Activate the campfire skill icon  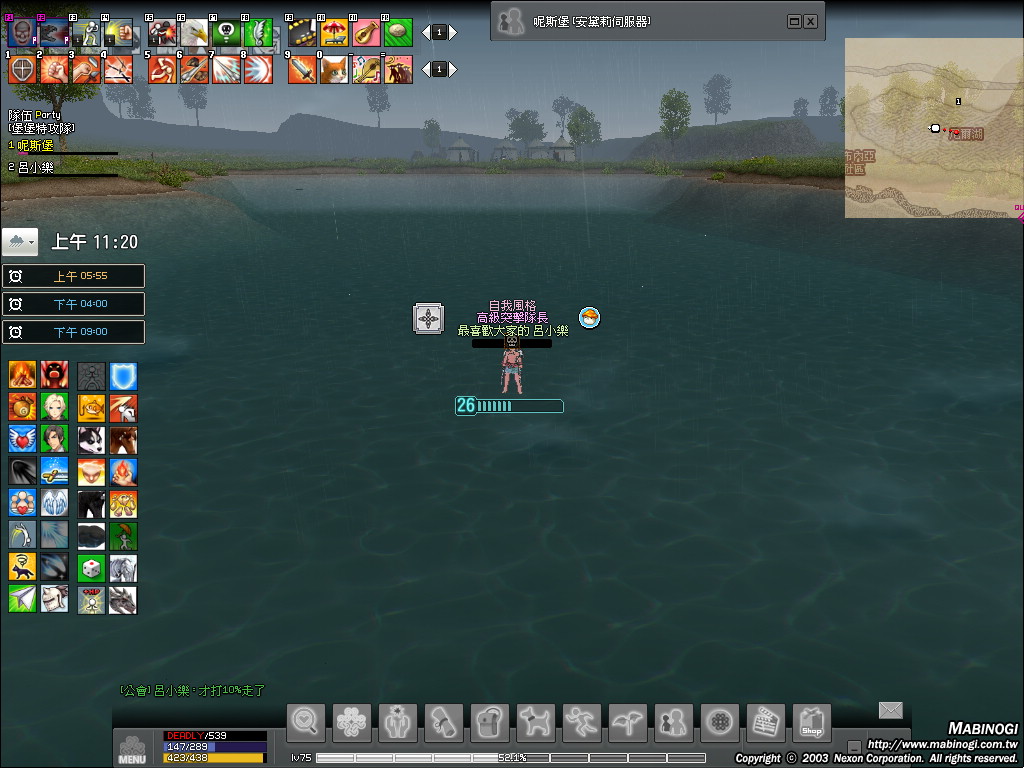pyautogui.click(x=23, y=376)
